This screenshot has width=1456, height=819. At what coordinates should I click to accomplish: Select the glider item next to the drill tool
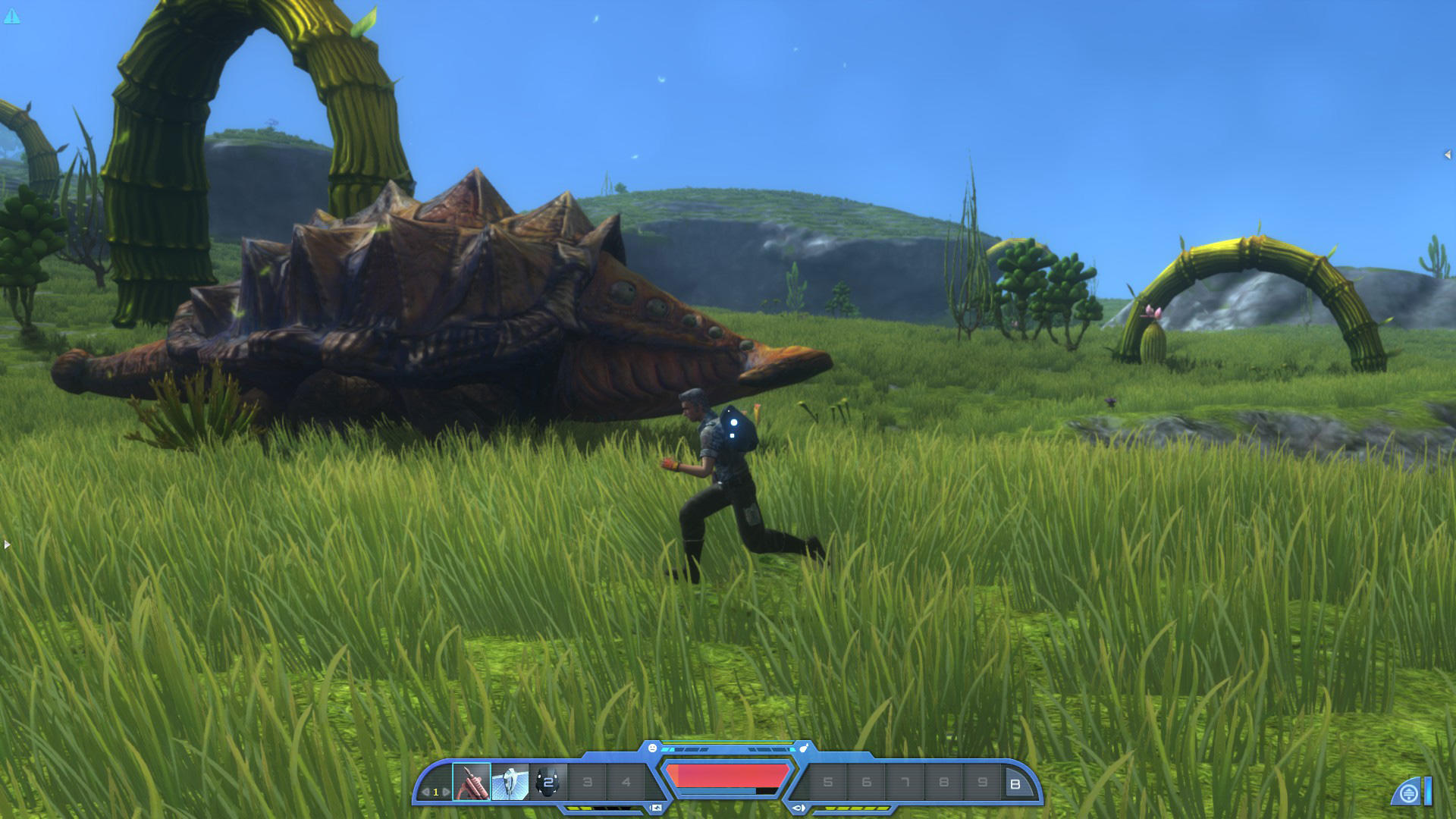click(x=510, y=782)
